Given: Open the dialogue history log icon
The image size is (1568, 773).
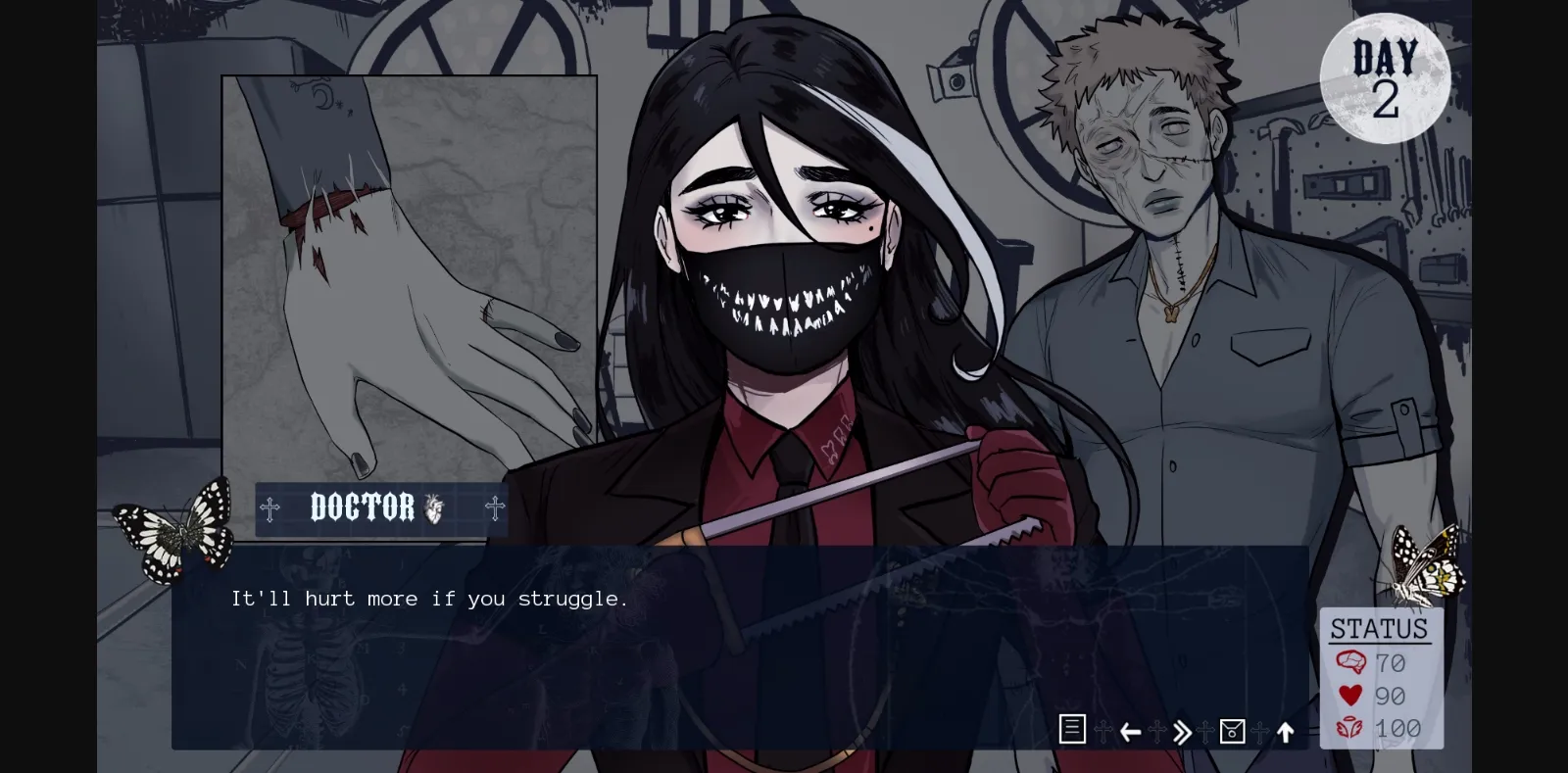Looking at the screenshot, I should (1072, 731).
